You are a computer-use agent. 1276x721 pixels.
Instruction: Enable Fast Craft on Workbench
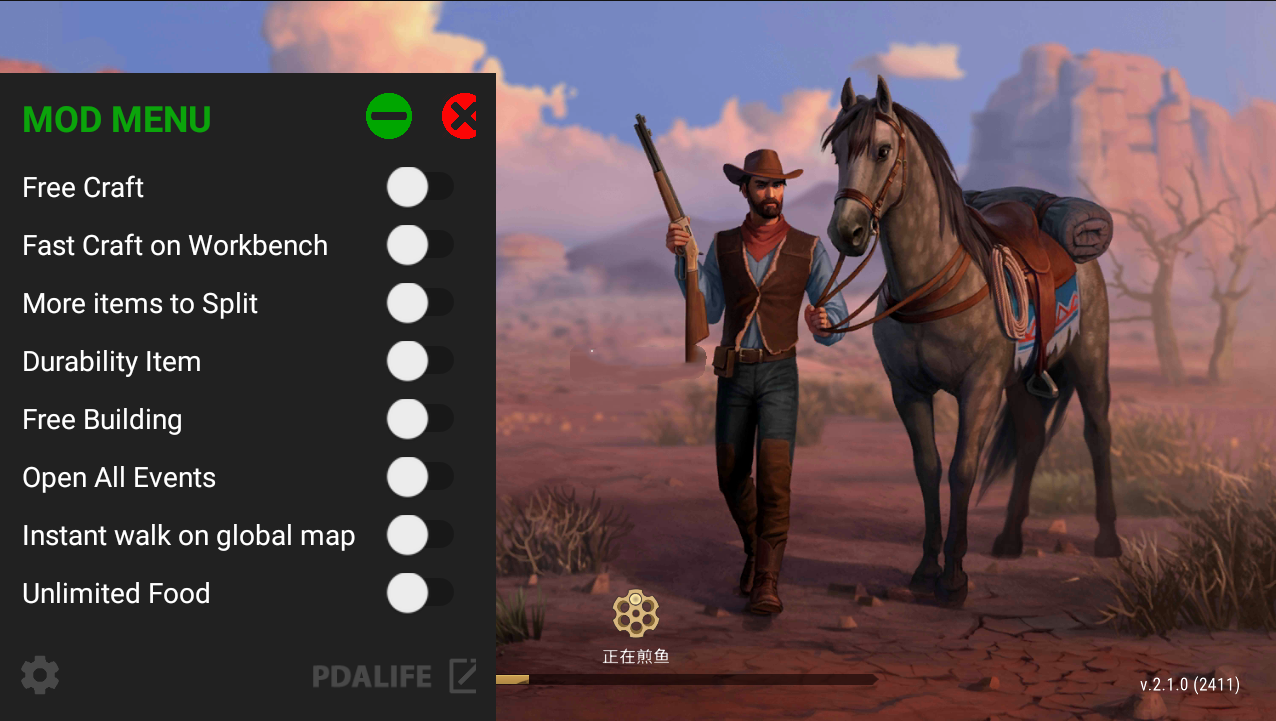(419, 245)
